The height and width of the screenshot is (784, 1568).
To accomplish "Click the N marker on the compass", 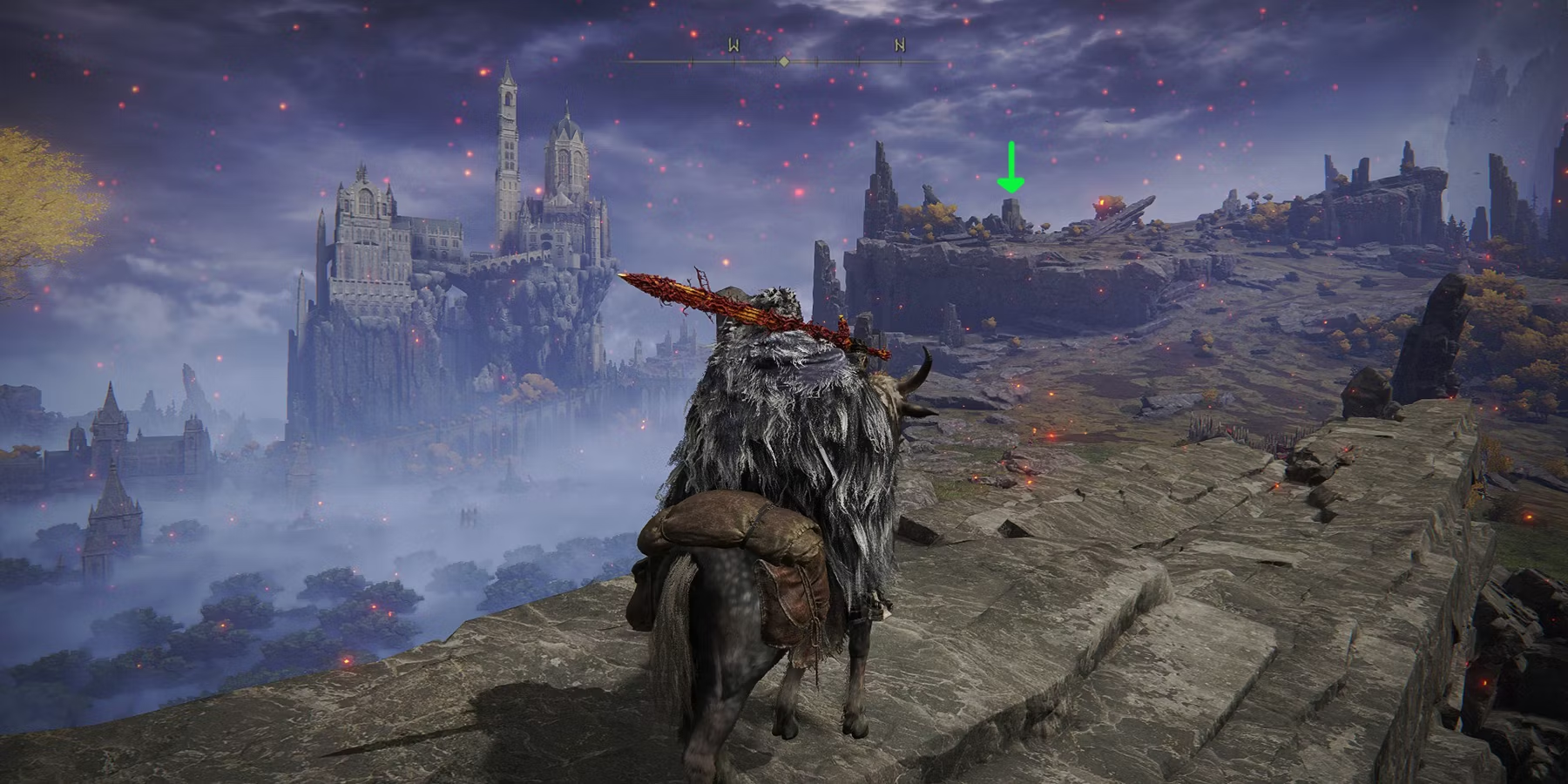I will (x=899, y=46).
